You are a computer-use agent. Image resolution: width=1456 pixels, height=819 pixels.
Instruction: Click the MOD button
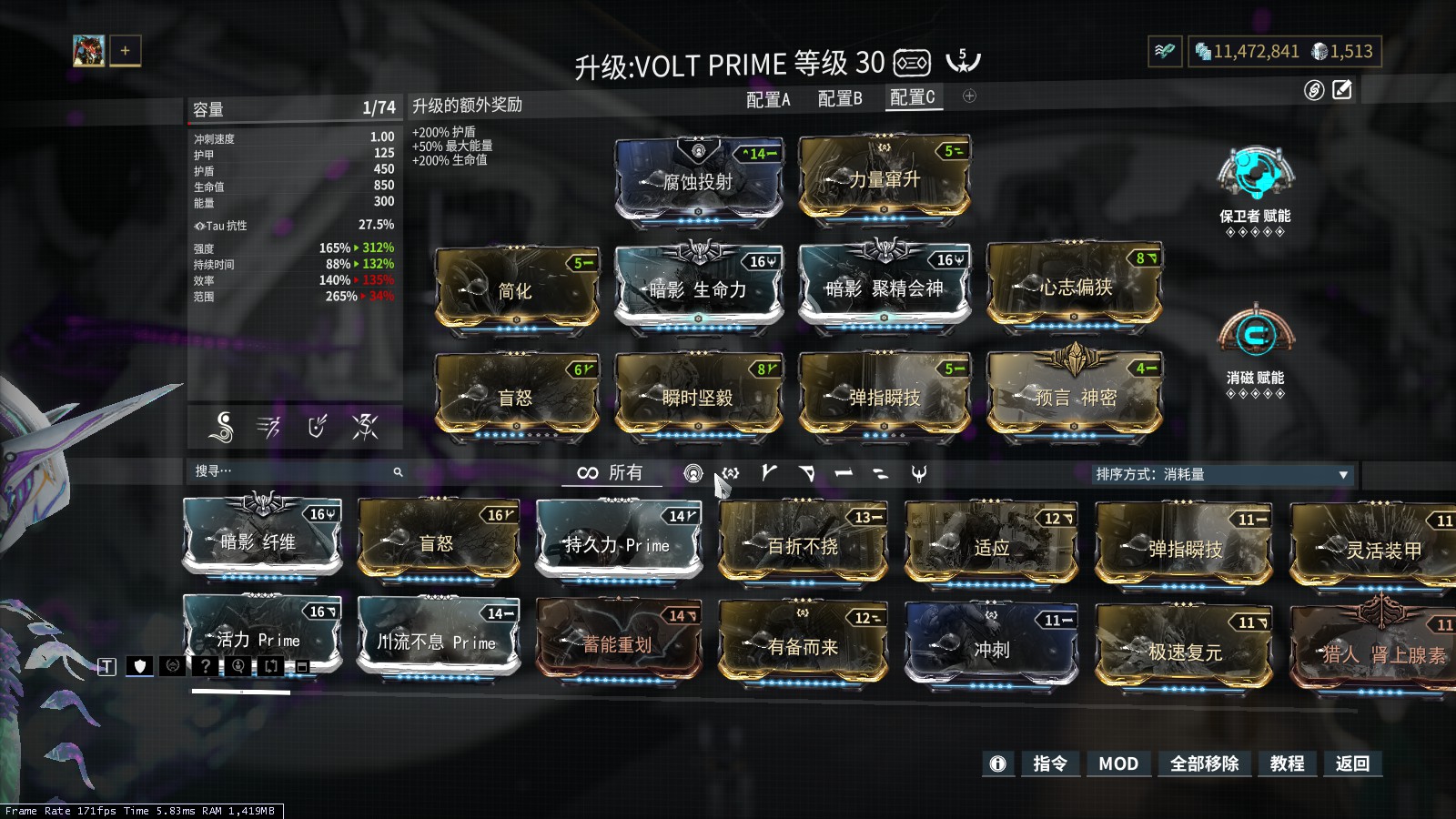click(1118, 763)
